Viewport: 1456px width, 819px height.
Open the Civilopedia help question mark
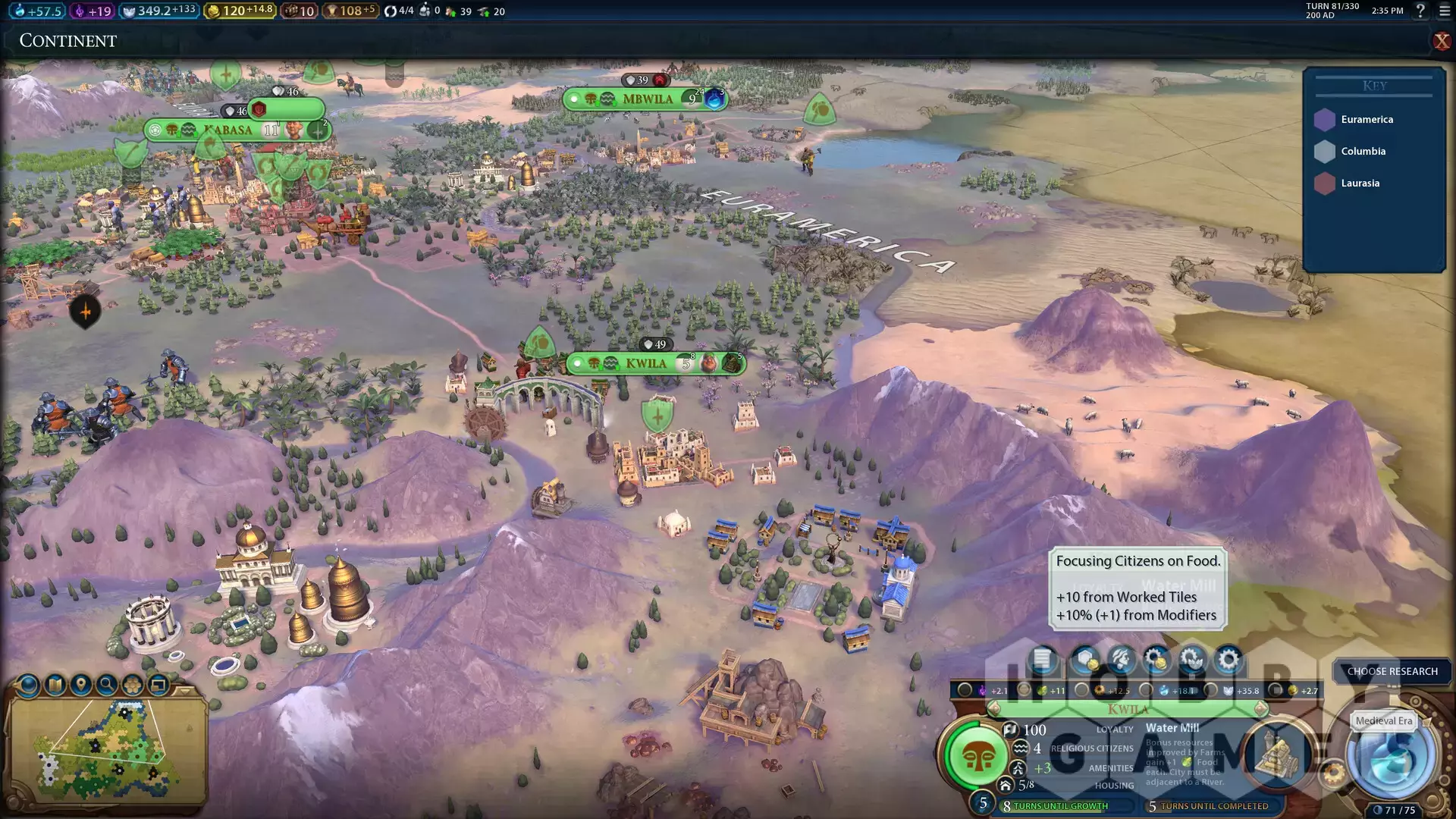coord(1420,11)
